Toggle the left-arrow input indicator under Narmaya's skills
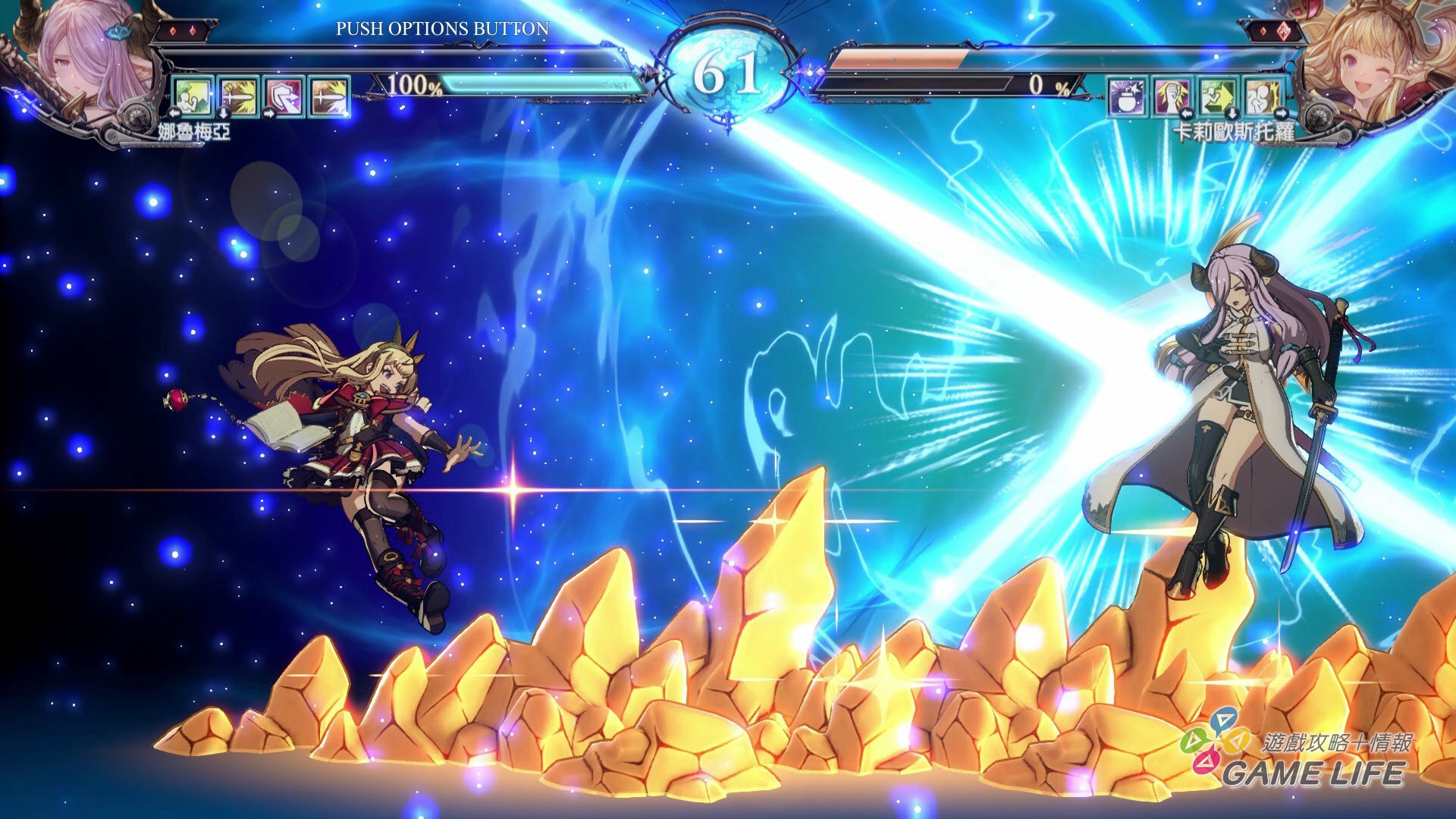Screen dimensions: 1456x819 point(174,114)
